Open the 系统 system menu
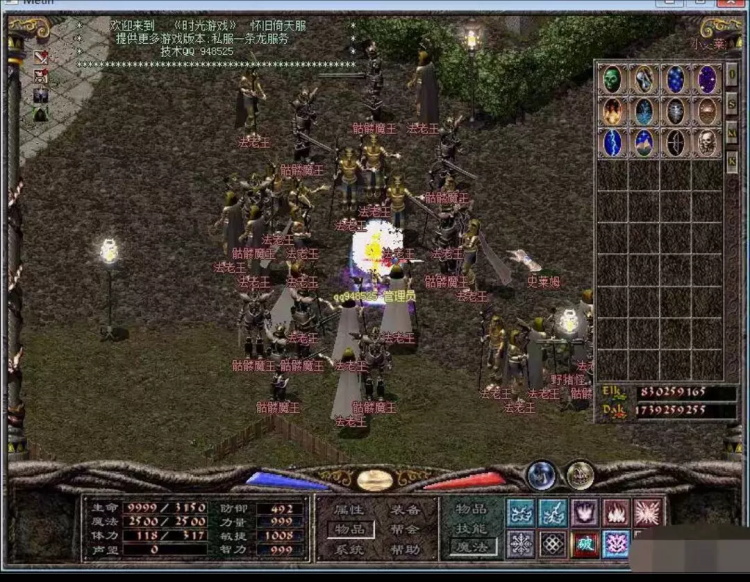The width and height of the screenshot is (750, 582). (346, 549)
